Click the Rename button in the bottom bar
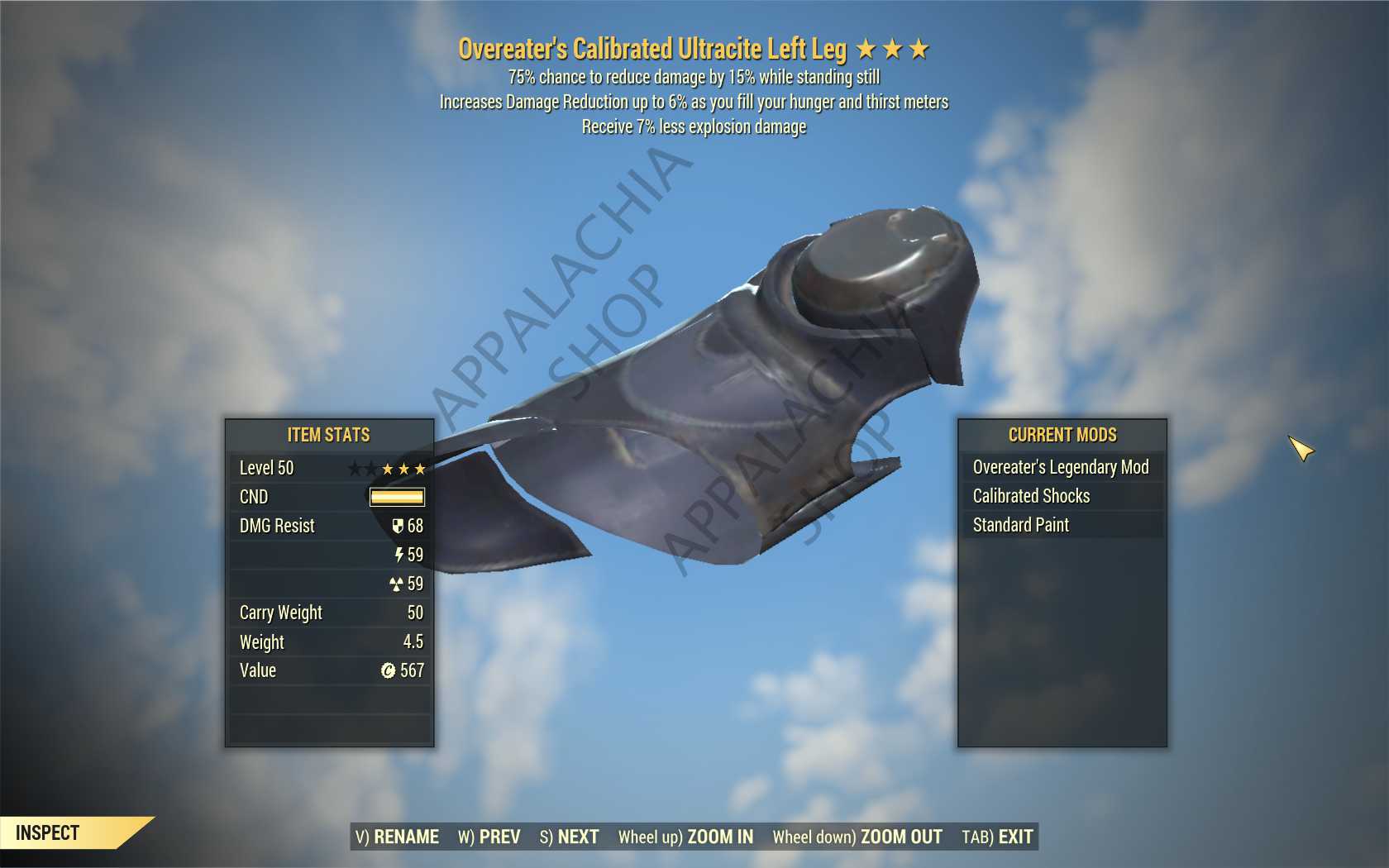The height and width of the screenshot is (868, 1389). pyautogui.click(x=398, y=837)
